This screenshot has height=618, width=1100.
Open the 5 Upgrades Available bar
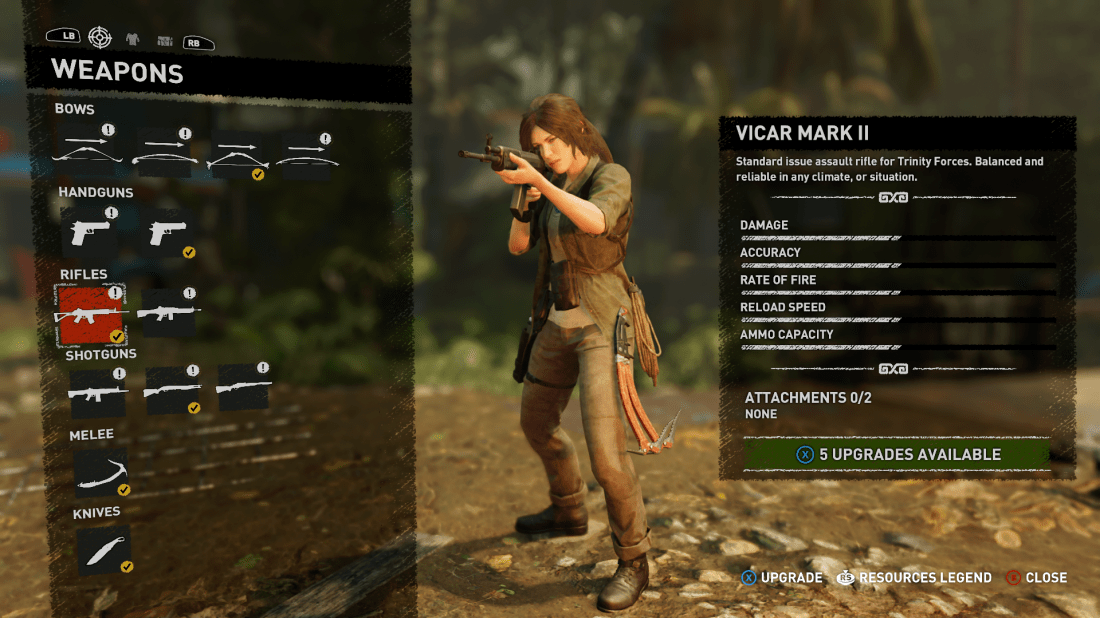click(x=896, y=454)
